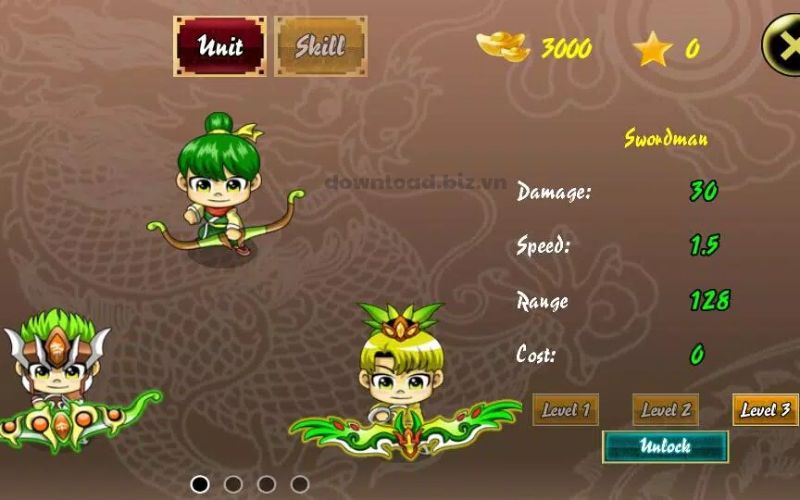This screenshot has height=500, width=800.
Task: Go to the second page dot
Action: 233,484
